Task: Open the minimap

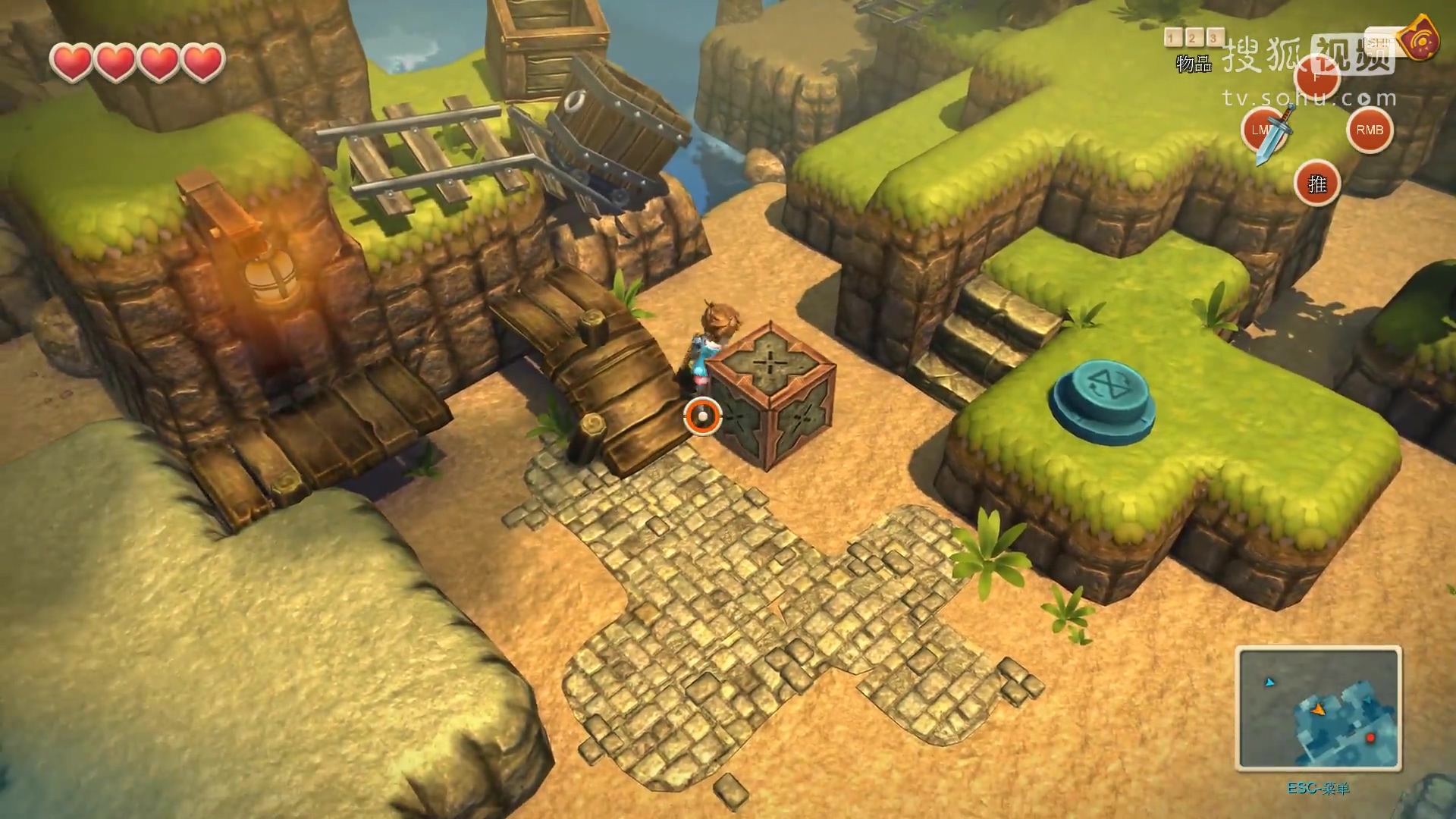Action: coord(1318,708)
